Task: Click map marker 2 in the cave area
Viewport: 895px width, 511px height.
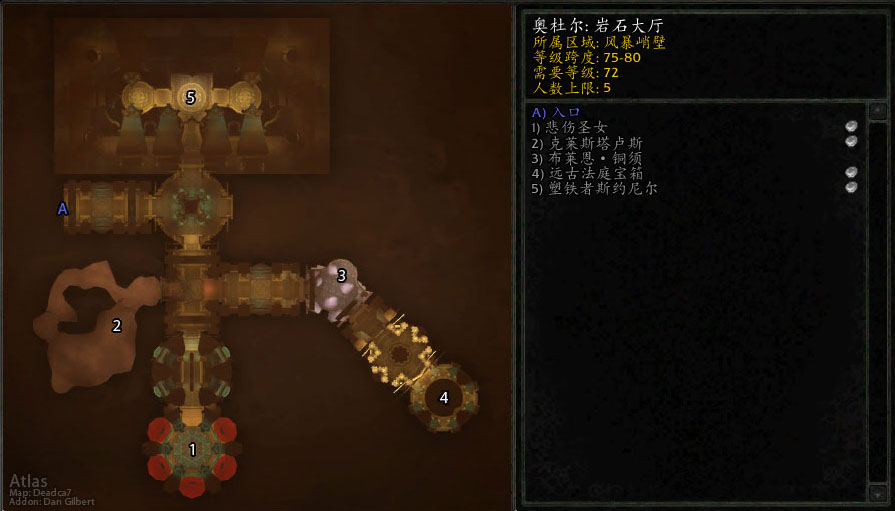Action: click(x=117, y=325)
